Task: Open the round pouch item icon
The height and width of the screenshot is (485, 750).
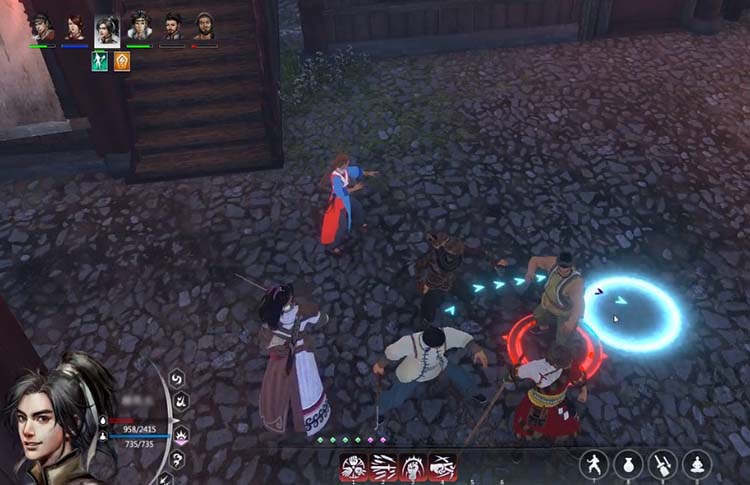Action: [628, 464]
